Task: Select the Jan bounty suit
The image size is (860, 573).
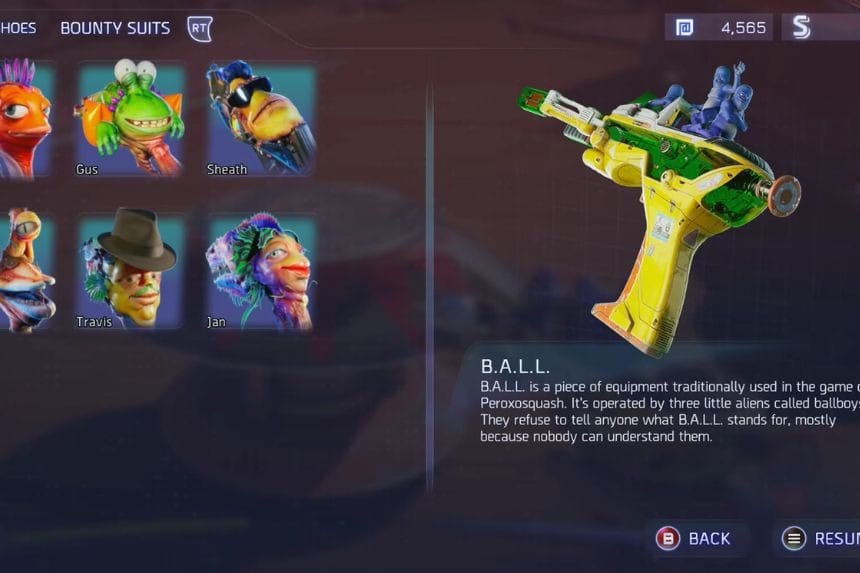Action: [x=261, y=269]
